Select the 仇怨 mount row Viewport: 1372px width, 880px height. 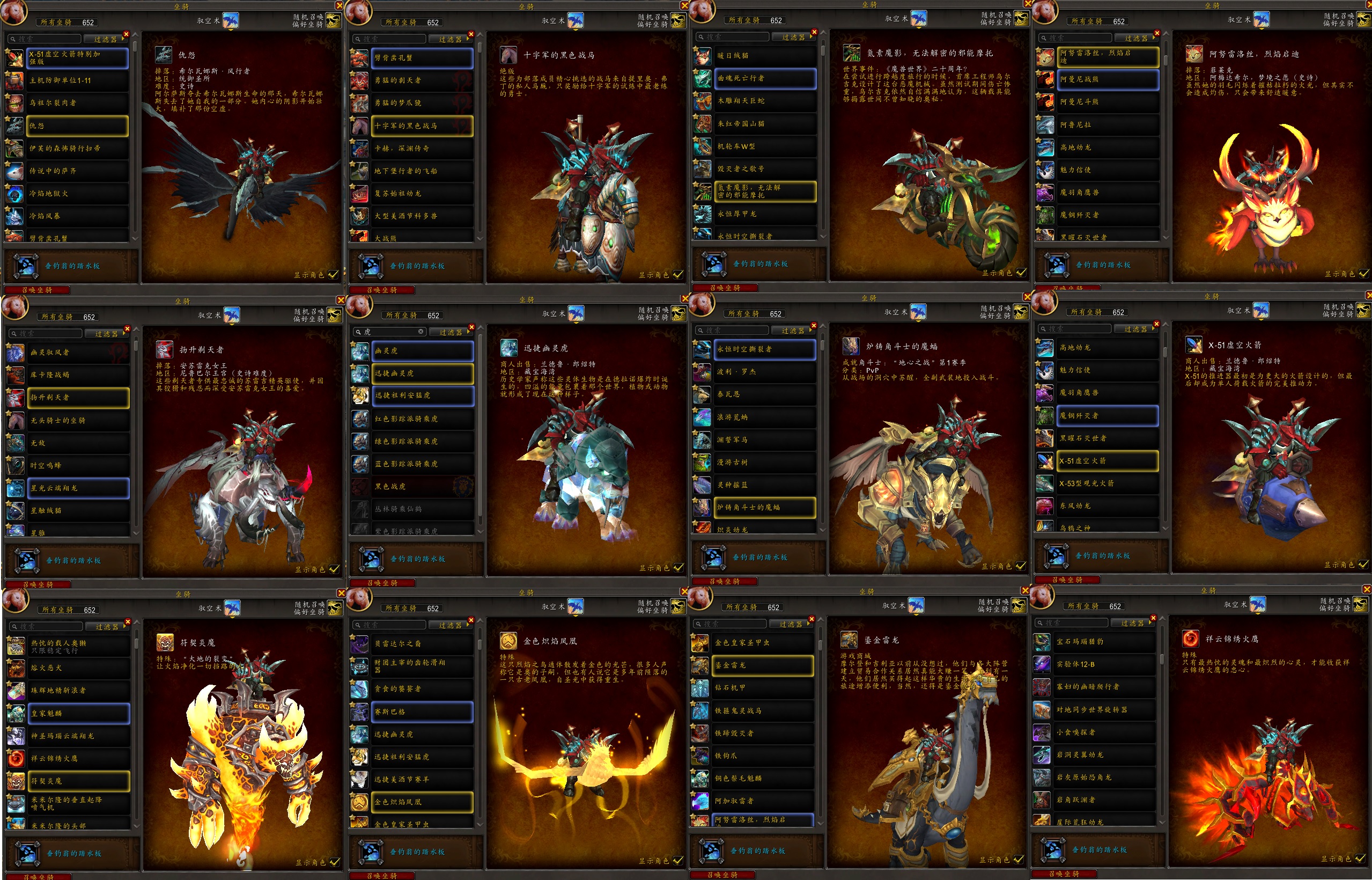pyautogui.click(x=77, y=126)
